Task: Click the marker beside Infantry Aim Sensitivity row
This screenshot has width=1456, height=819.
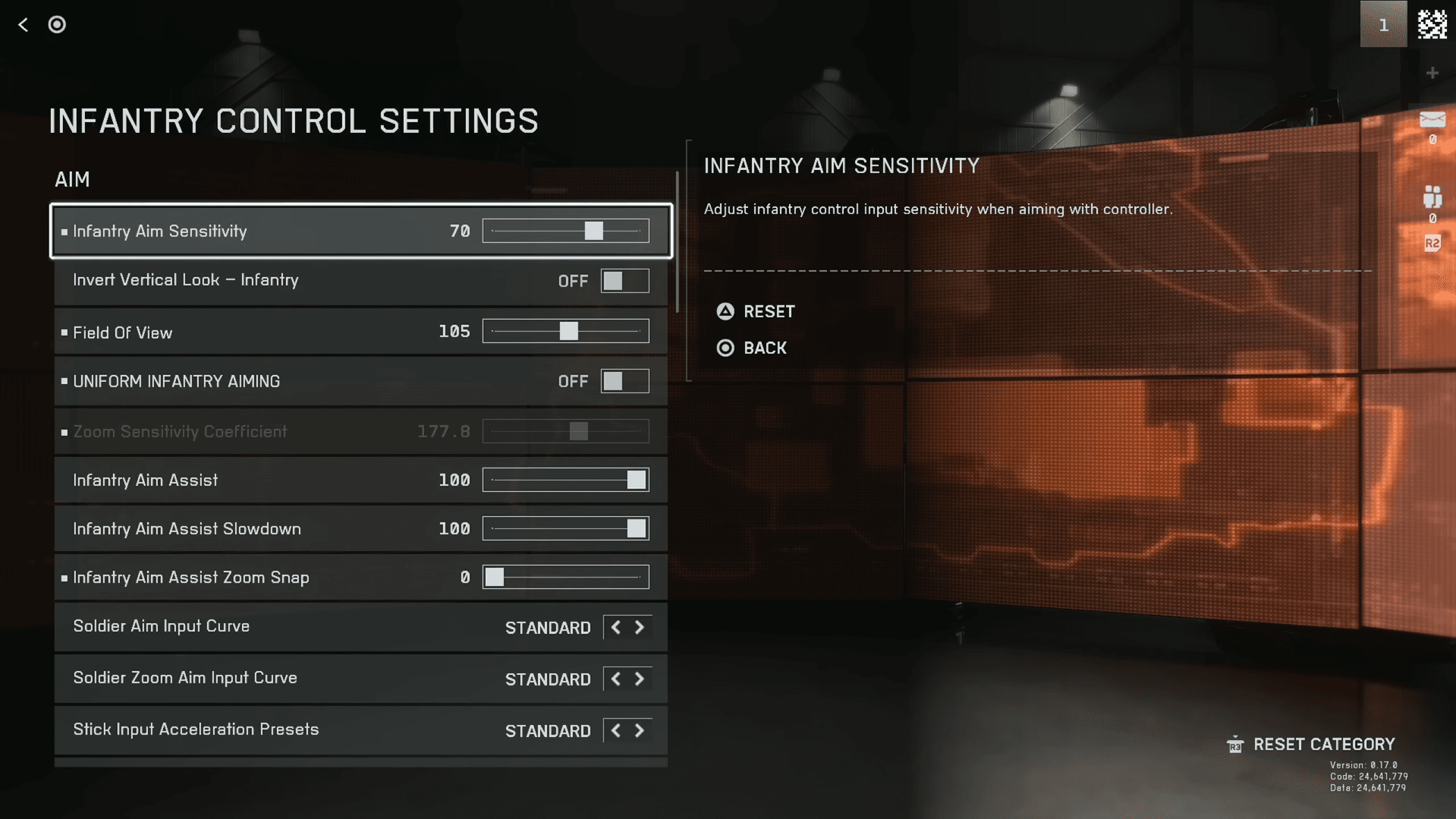Action: [x=63, y=232]
